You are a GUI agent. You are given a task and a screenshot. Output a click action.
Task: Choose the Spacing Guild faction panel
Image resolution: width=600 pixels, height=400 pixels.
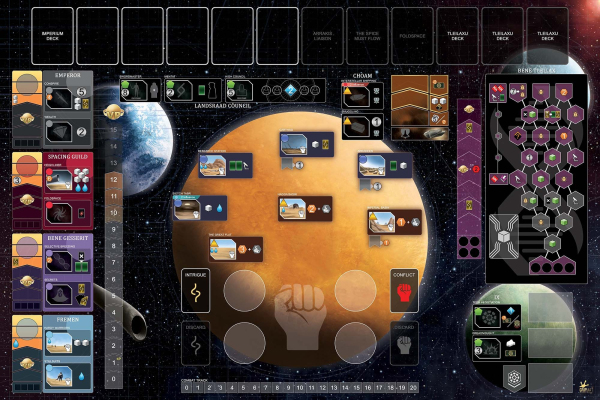[x=53, y=188]
